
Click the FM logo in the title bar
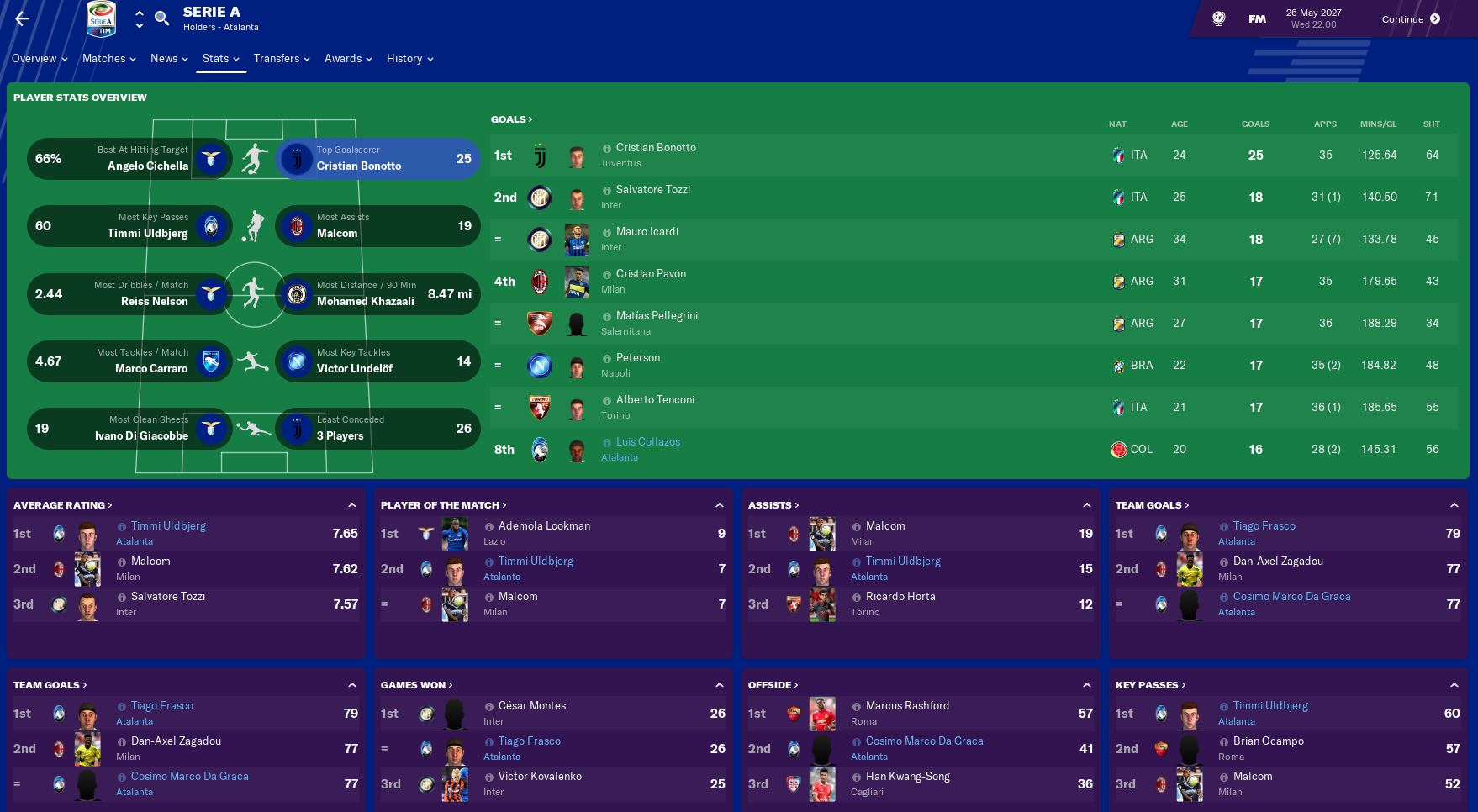pyautogui.click(x=1256, y=18)
